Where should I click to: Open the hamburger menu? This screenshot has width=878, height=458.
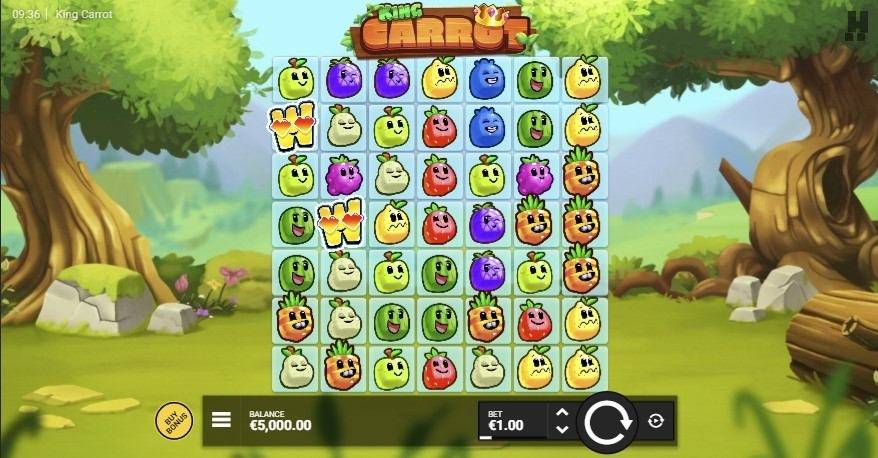222,421
